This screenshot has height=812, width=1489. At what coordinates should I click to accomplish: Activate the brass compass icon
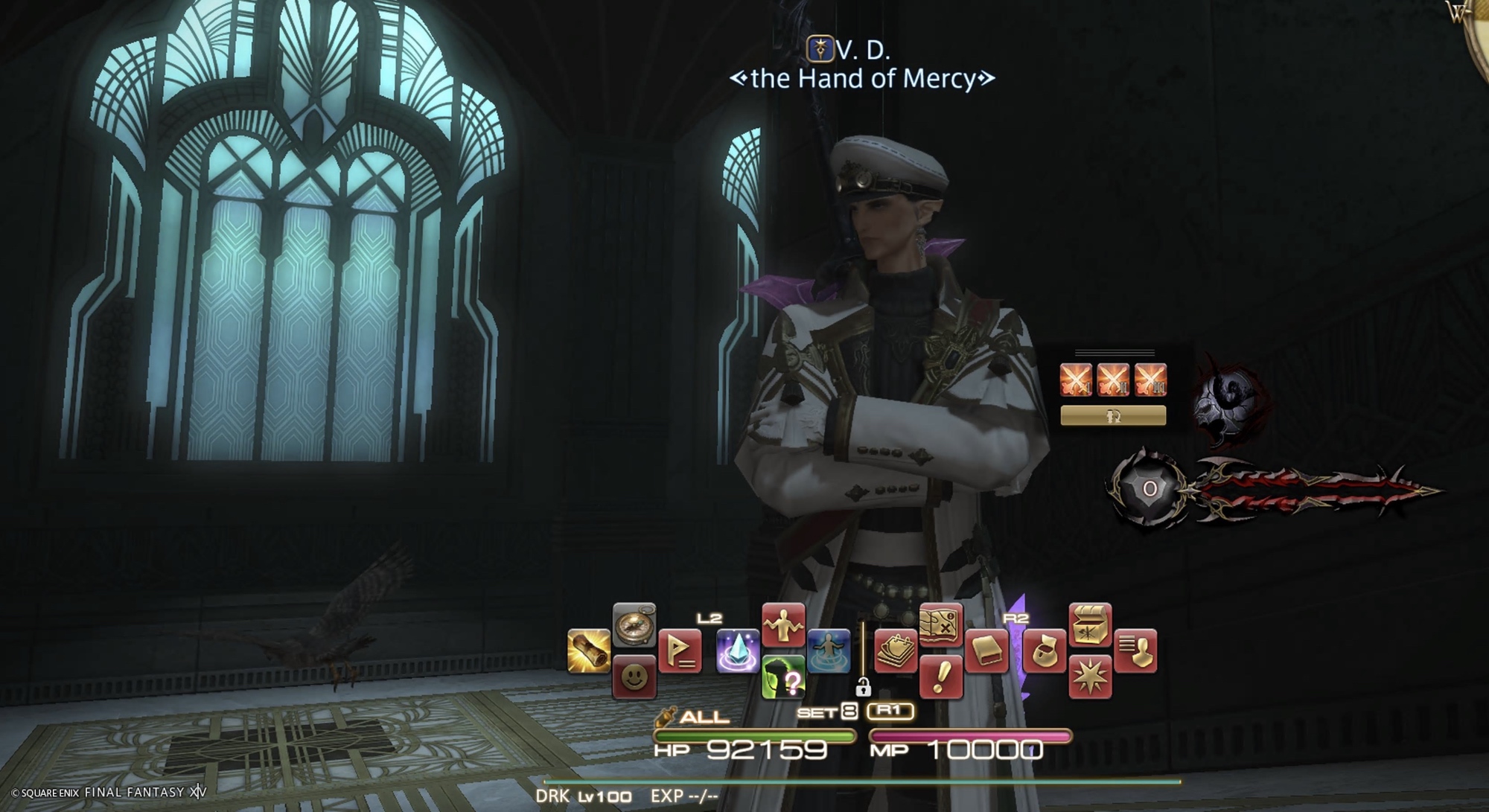click(634, 625)
